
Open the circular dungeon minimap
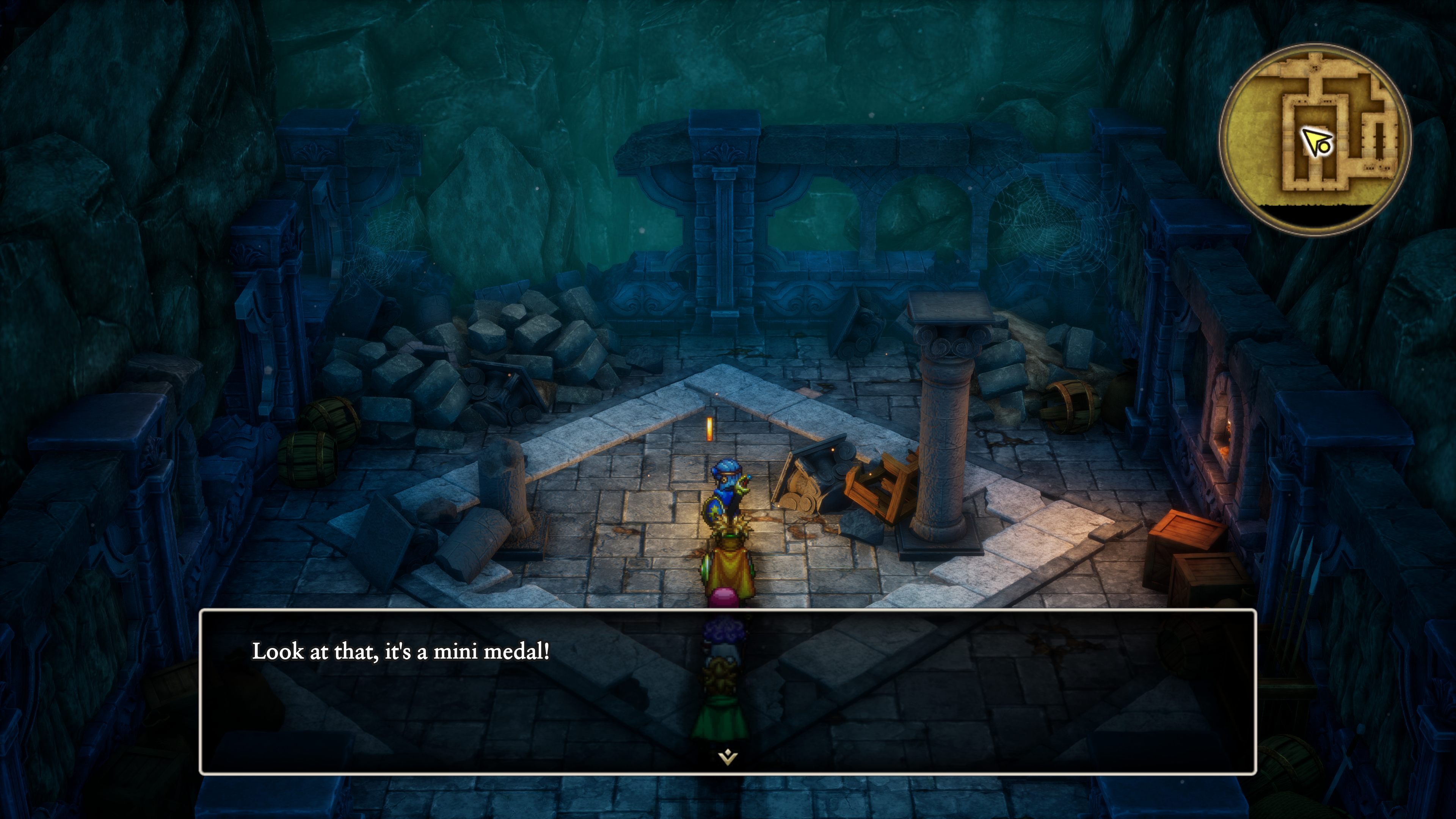(x=1315, y=139)
